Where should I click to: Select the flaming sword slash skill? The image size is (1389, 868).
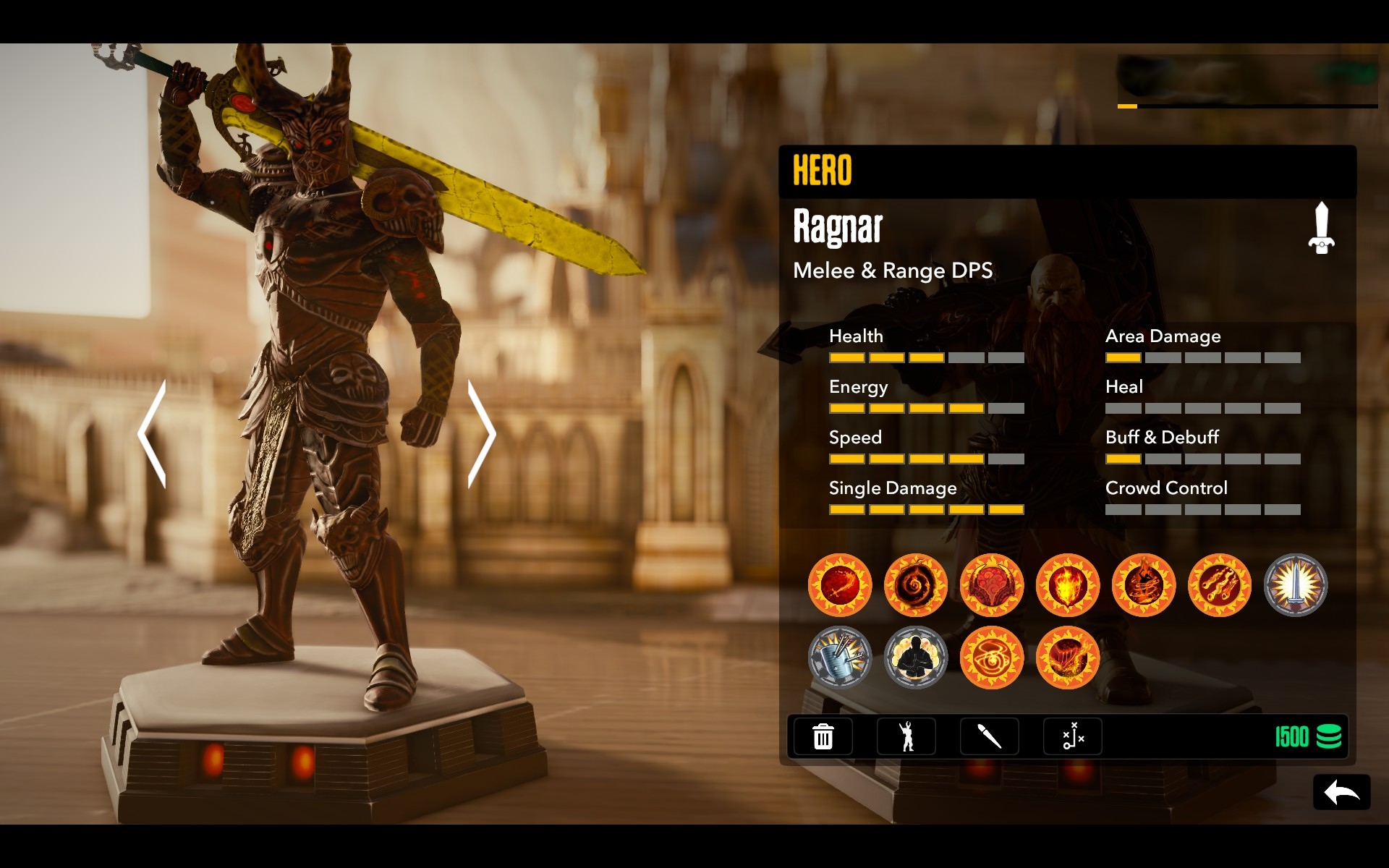click(x=840, y=585)
